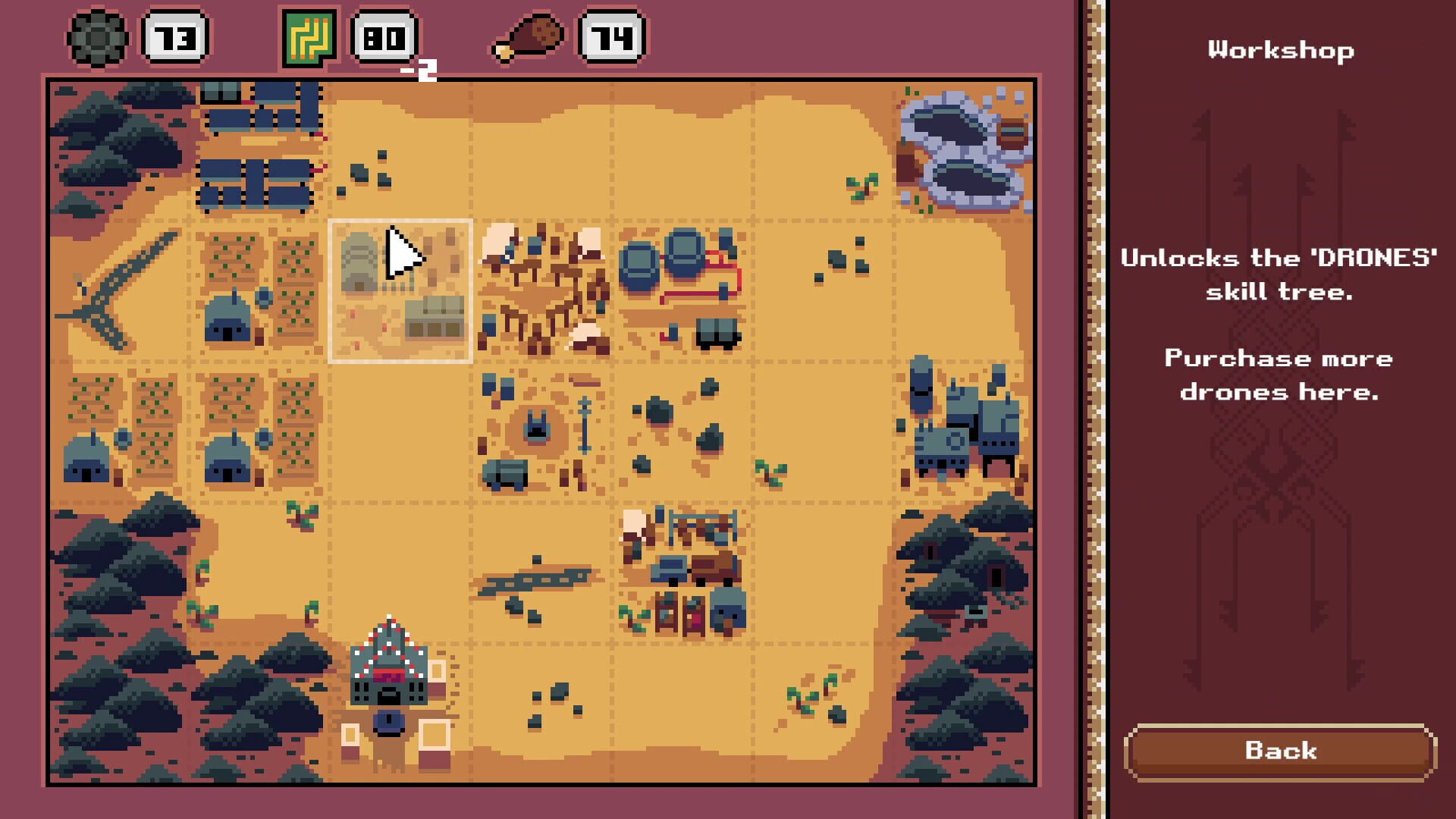This screenshot has width=1456, height=819.
Task: Click a blue tent beside the farmland
Action: click(x=227, y=318)
